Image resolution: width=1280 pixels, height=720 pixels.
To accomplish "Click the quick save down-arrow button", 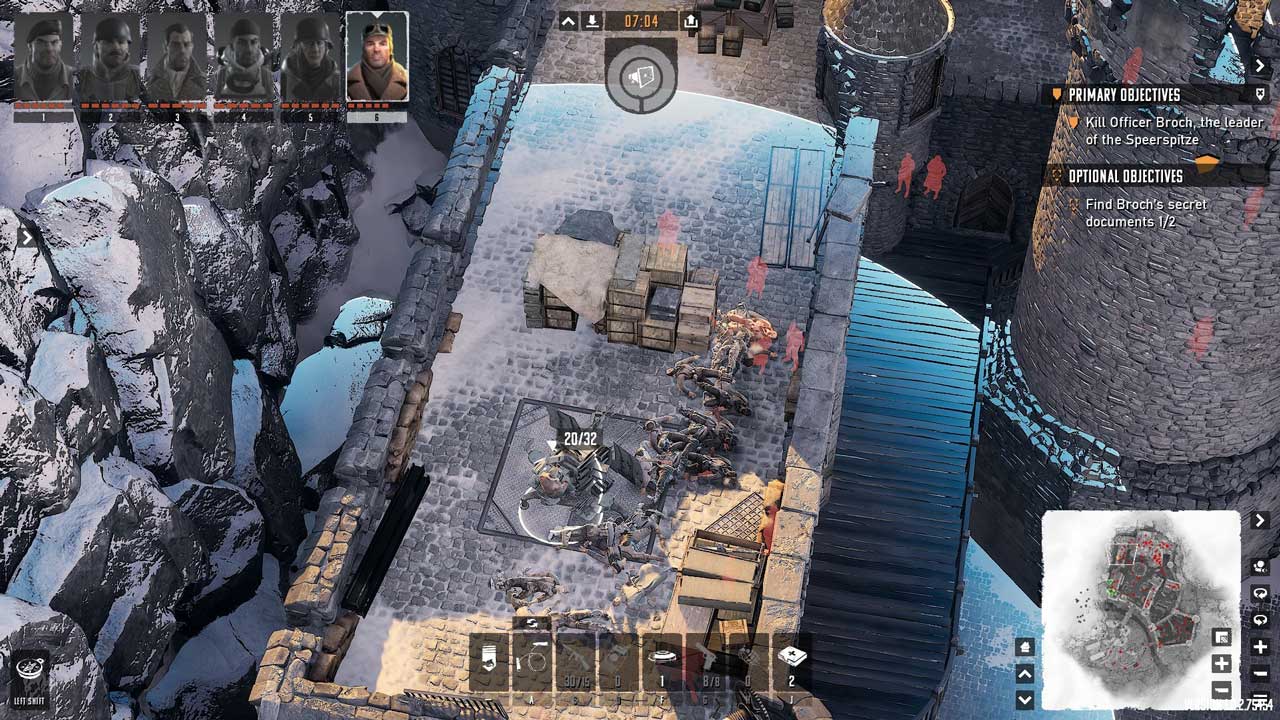I will point(592,21).
